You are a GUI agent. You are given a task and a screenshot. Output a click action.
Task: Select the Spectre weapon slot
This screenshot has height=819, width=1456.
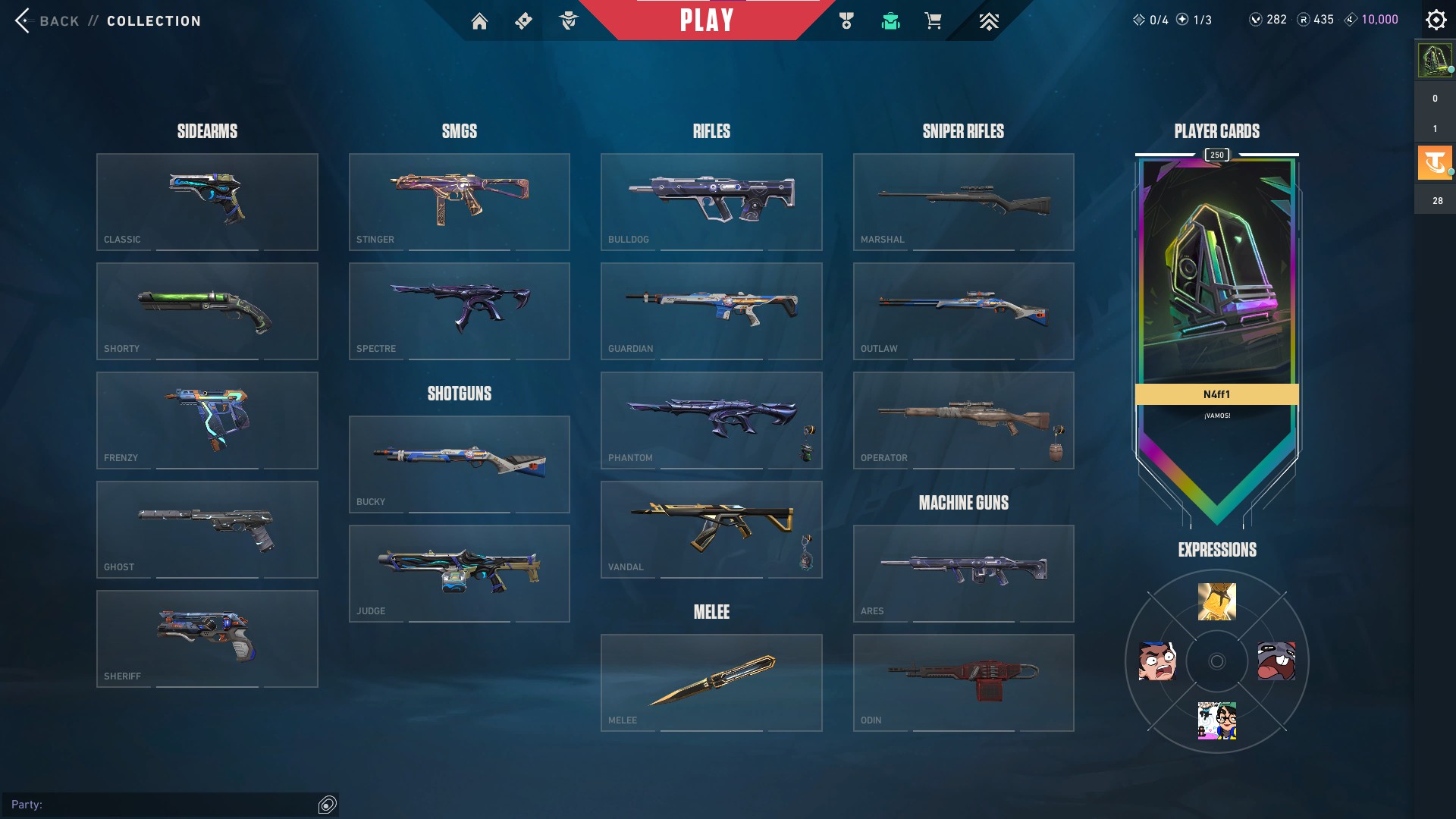click(459, 311)
